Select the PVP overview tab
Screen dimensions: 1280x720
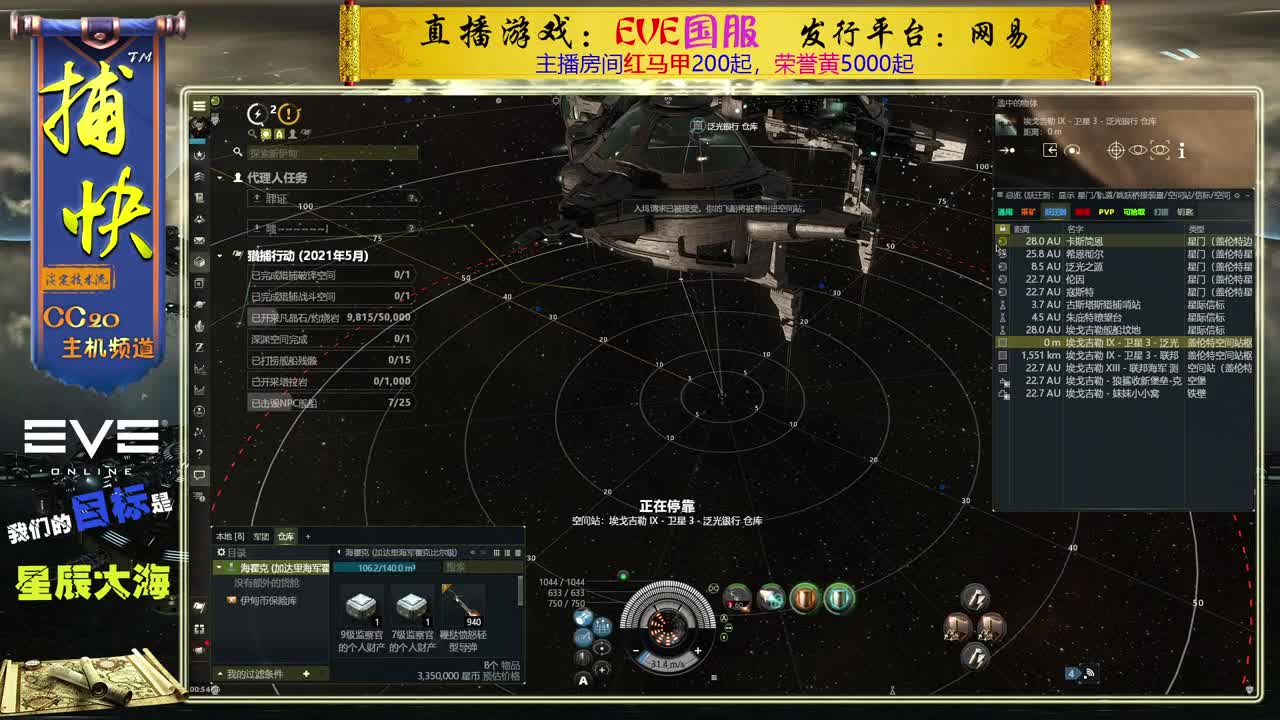(1106, 212)
